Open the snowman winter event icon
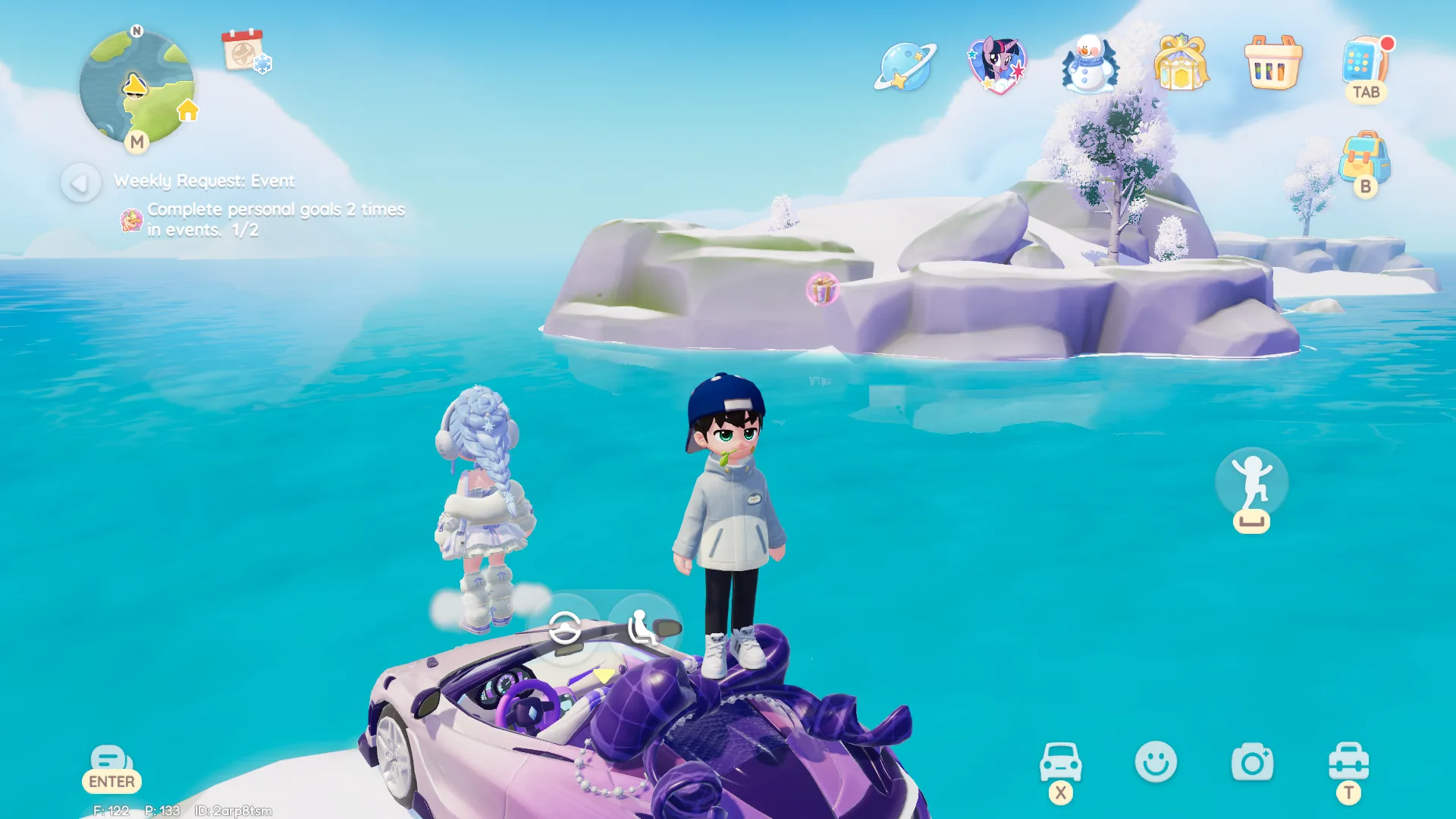Screen dimensions: 1456x819 pyautogui.click(x=1090, y=65)
